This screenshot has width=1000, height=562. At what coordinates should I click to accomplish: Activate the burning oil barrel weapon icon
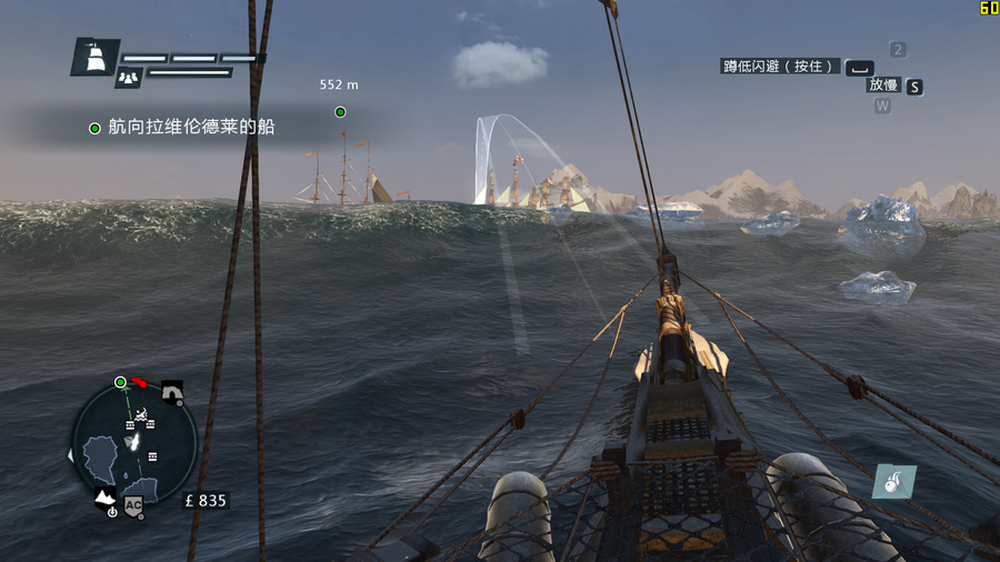click(893, 482)
